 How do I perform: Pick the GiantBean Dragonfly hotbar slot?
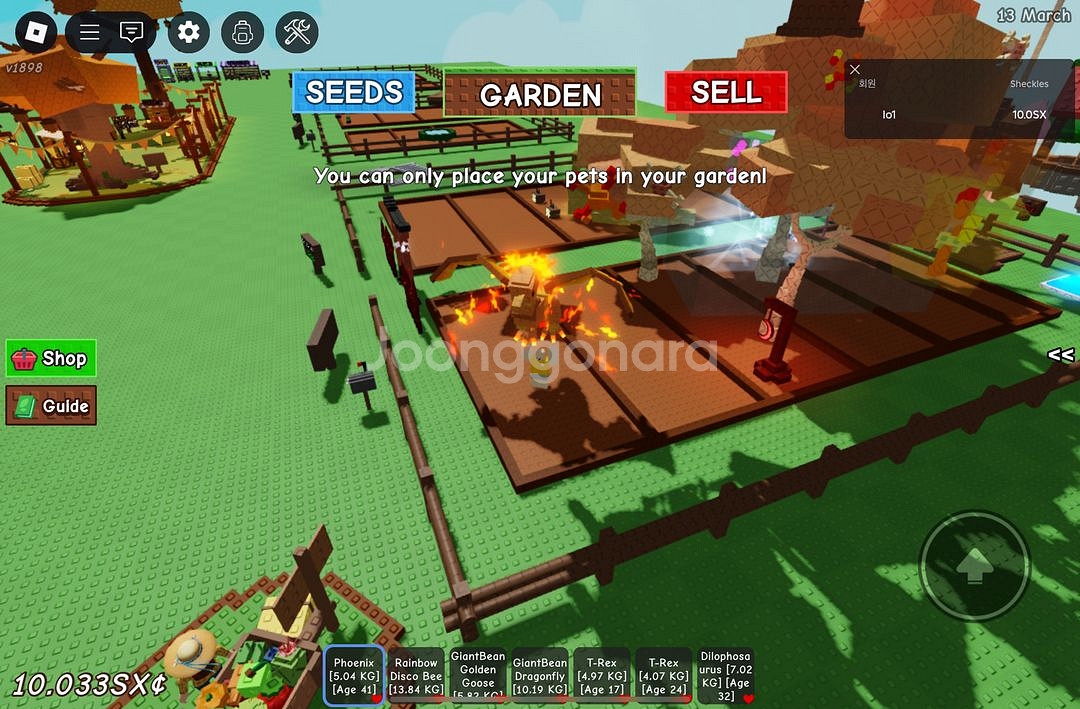540,676
